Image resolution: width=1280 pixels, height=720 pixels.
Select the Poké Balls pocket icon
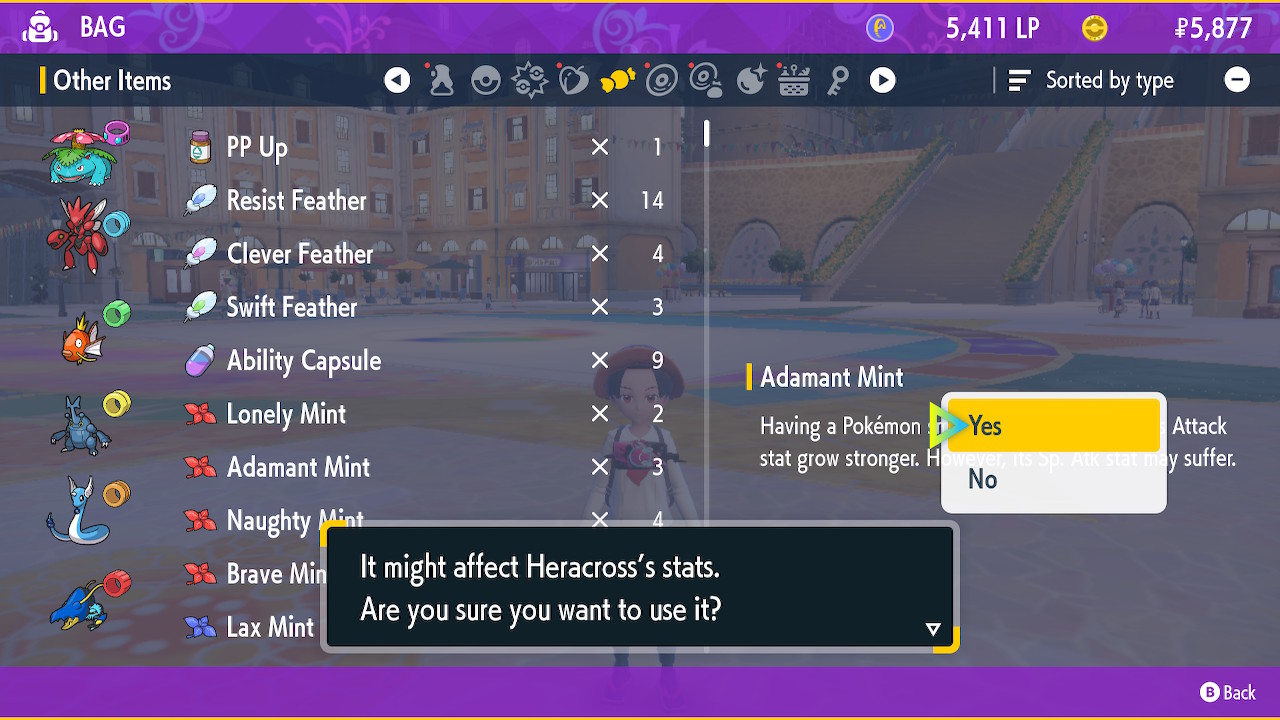pos(486,80)
